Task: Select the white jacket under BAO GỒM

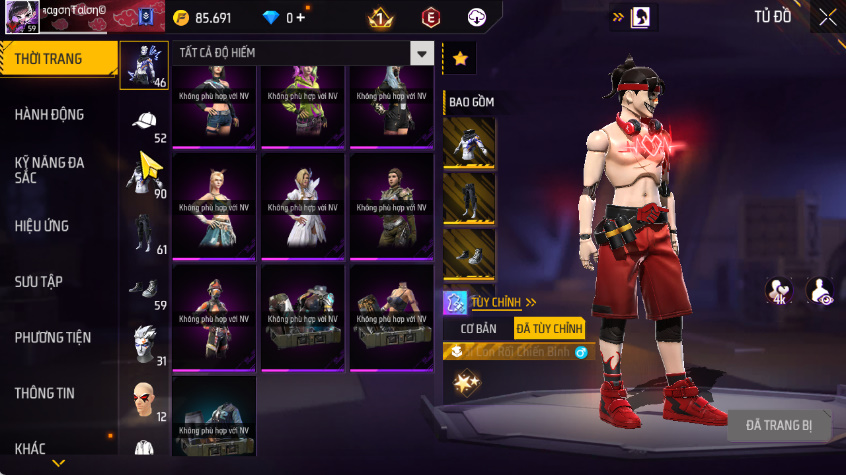Action: (x=469, y=143)
